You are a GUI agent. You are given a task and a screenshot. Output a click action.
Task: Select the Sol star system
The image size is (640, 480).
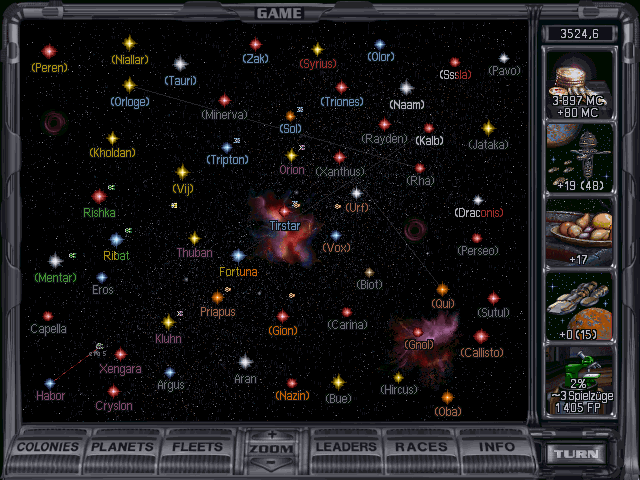[x=291, y=116]
